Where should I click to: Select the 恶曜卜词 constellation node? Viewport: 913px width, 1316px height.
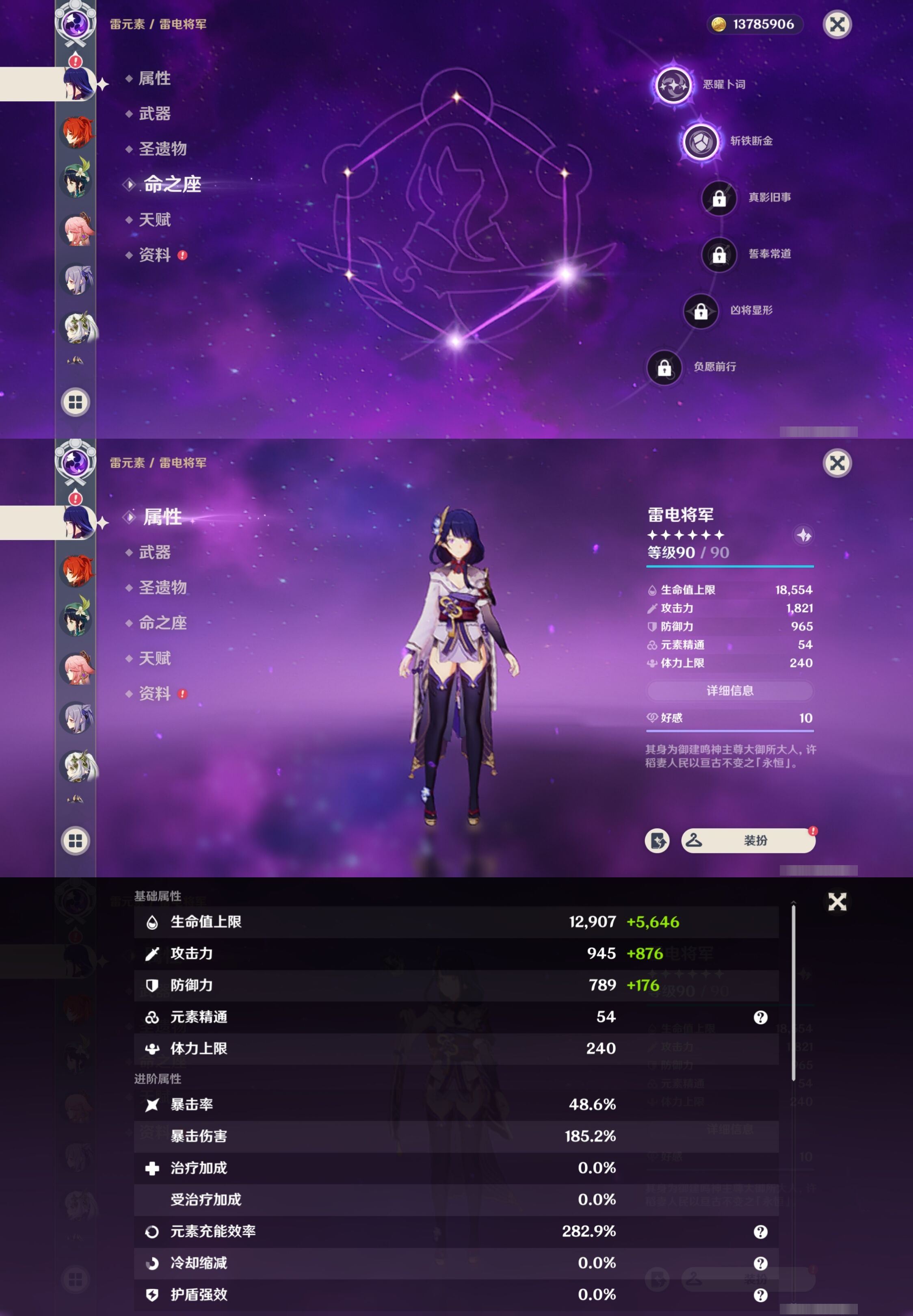[673, 85]
